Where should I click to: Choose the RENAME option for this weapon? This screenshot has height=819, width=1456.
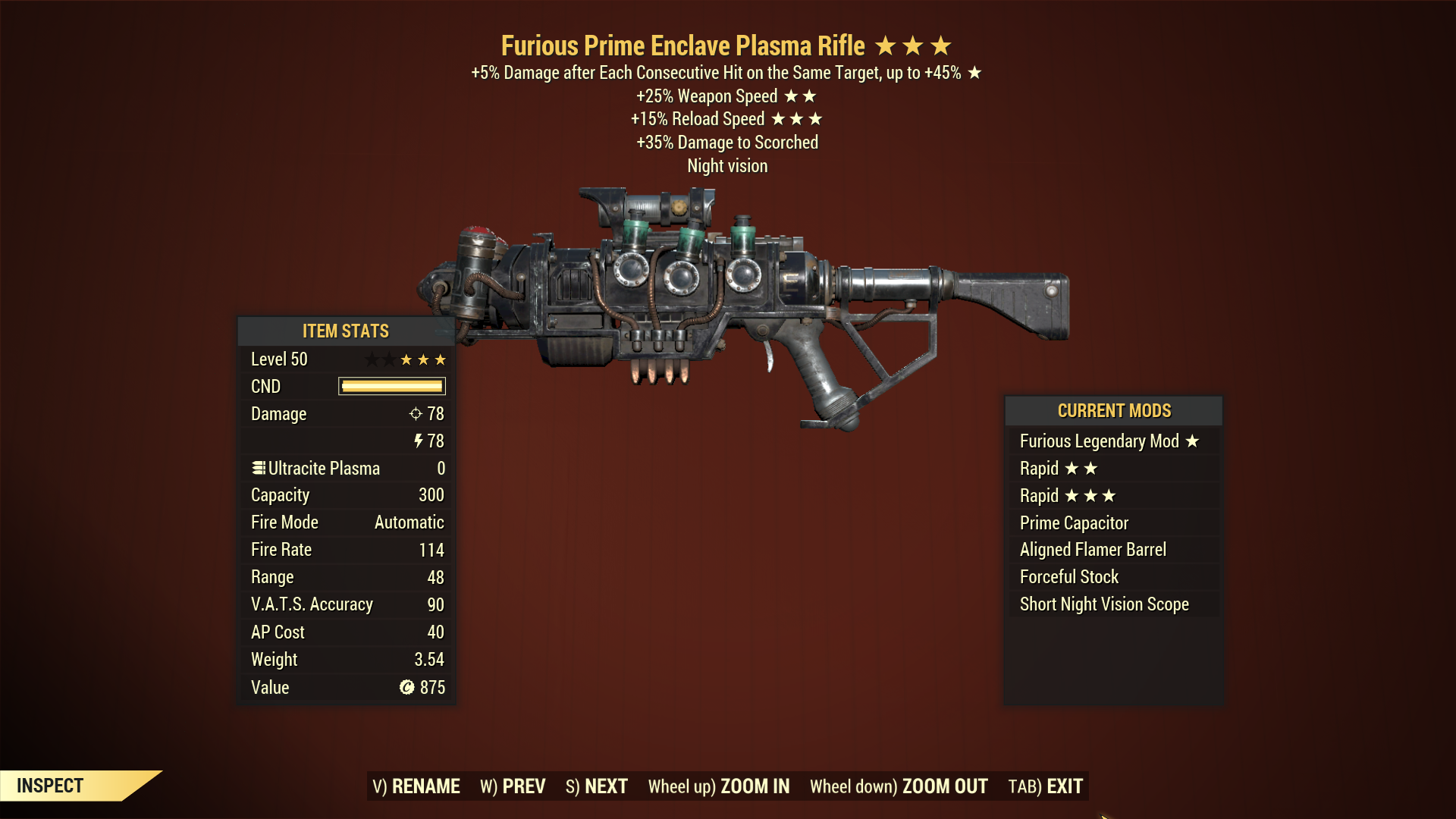pyautogui.click(x=416, y=786)
